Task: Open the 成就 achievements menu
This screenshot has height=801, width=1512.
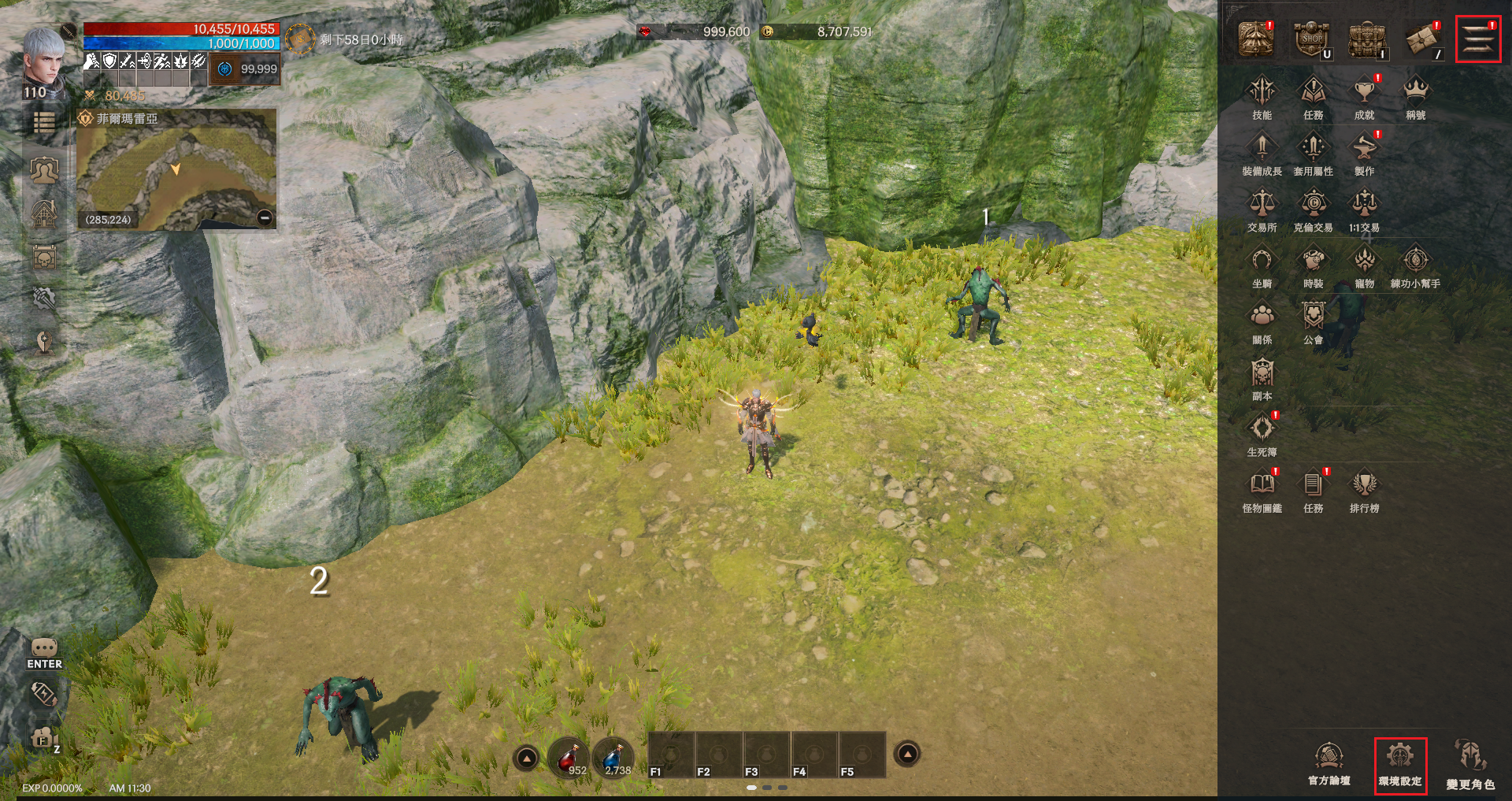Action: pyautogui.click(x=1364, y=98)
